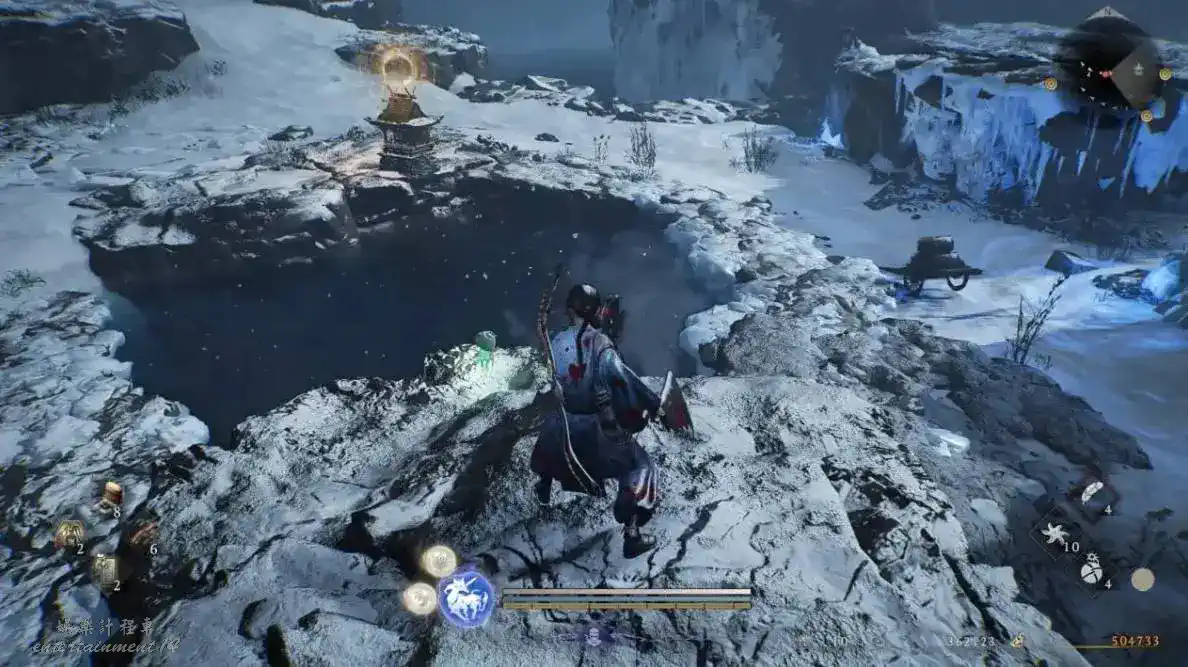The width and height of the screenshot is (1188, 667).
Task: Trigger the upper golden soul core orb
Action: click(438, 561)
